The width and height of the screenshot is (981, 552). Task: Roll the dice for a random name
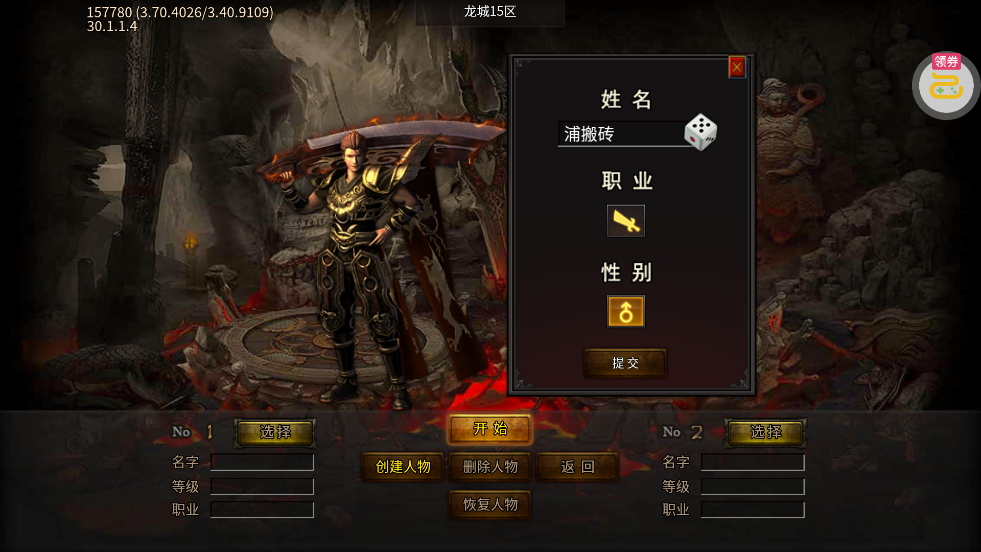coord(700,132)
